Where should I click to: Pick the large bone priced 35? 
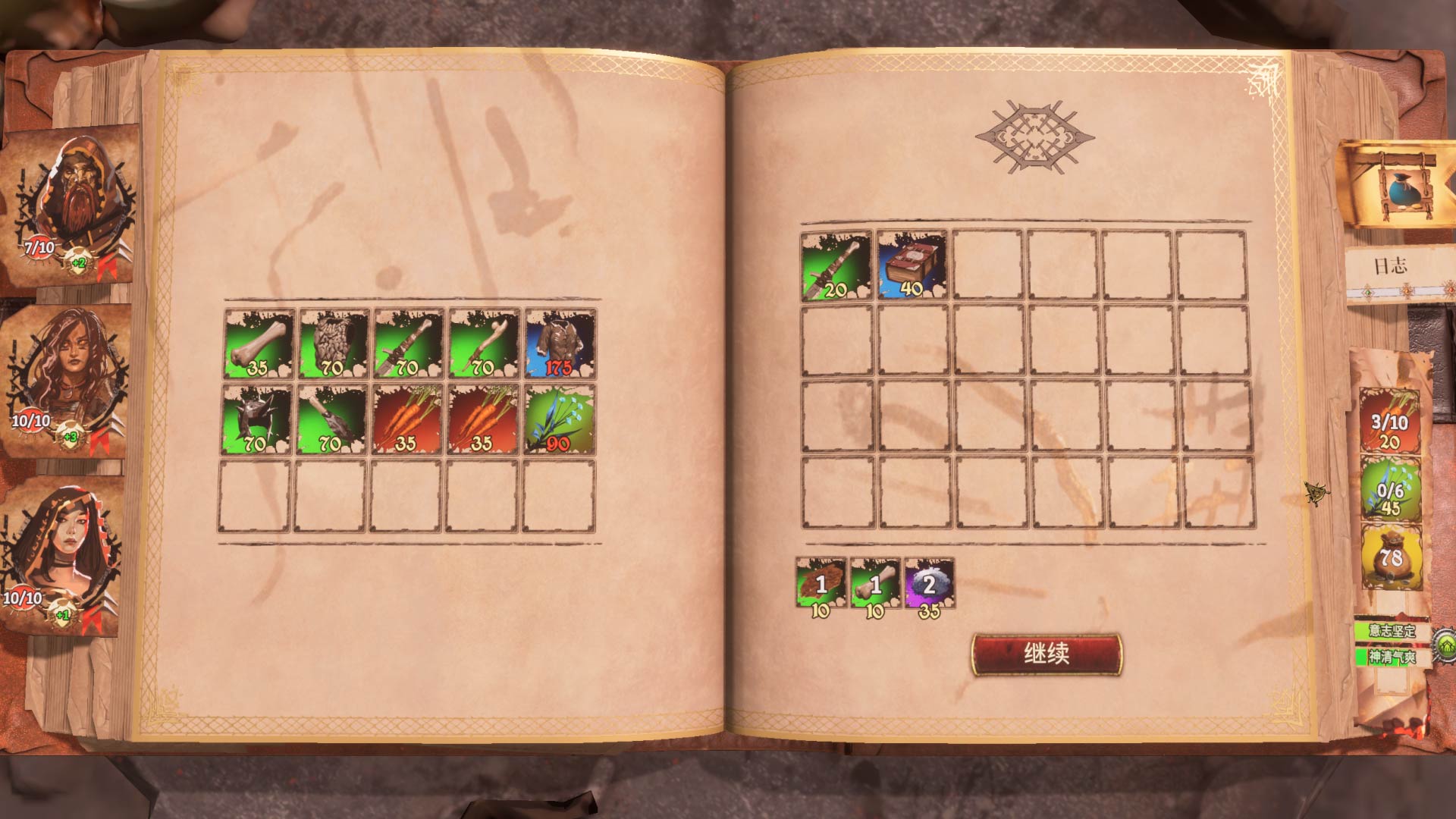(258, 344)
